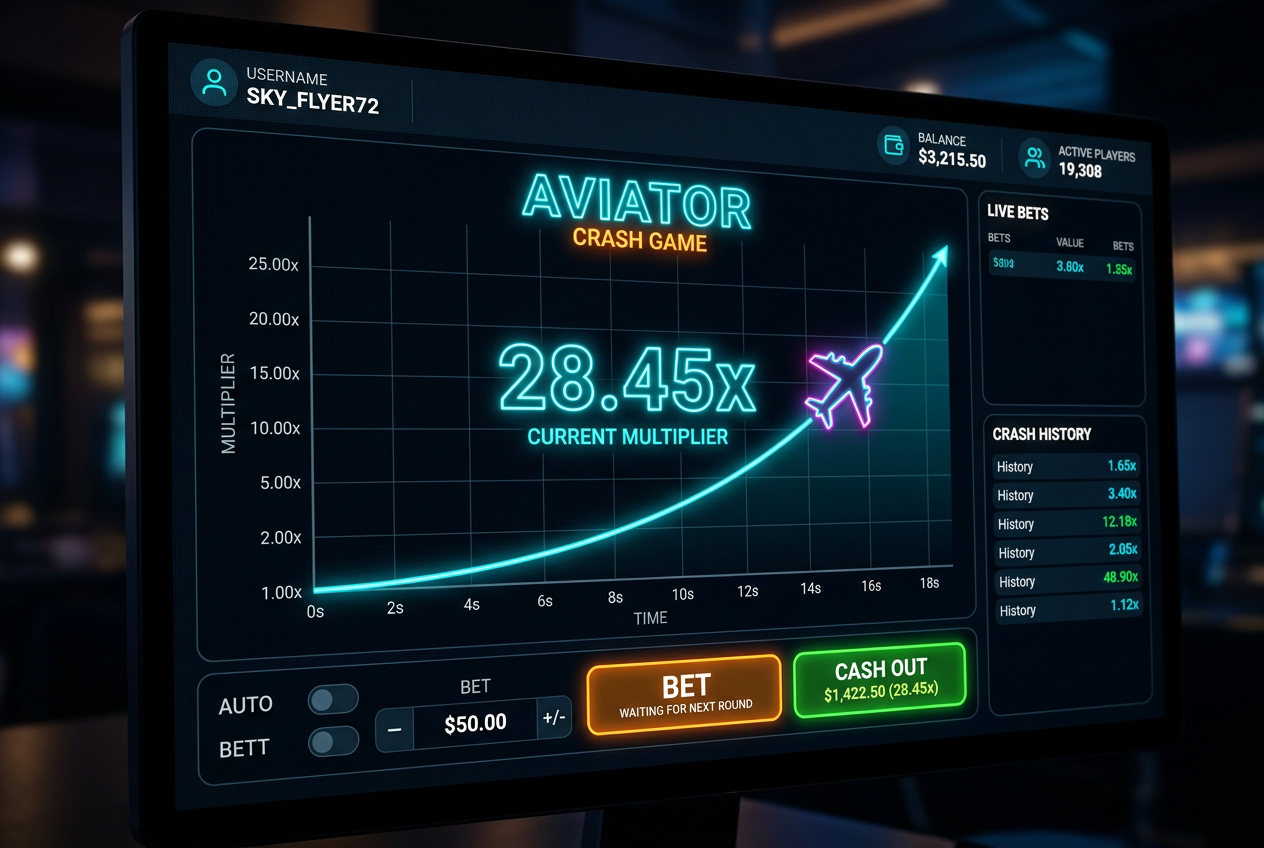Show the active players list icon
The height and width of the screenshot is (848, 1264).
1034,156
